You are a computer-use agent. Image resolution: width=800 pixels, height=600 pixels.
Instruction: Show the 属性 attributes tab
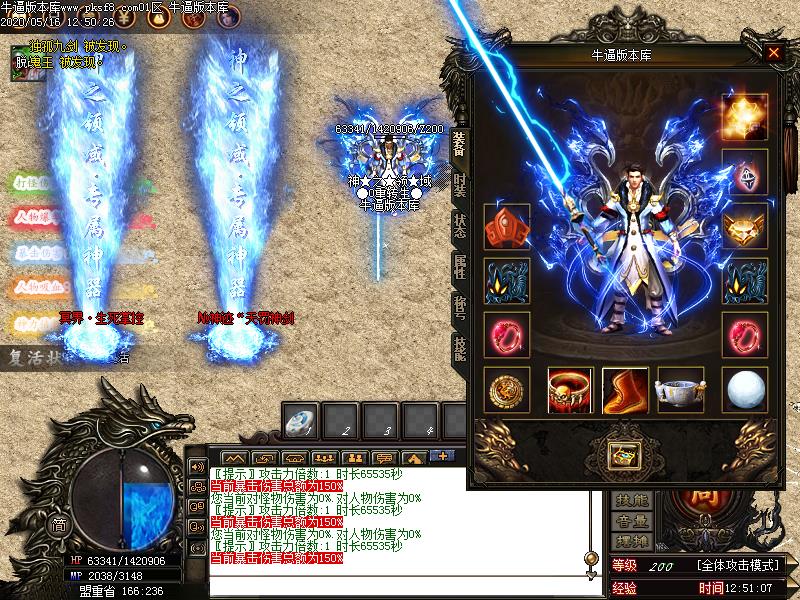pos(459,267)
